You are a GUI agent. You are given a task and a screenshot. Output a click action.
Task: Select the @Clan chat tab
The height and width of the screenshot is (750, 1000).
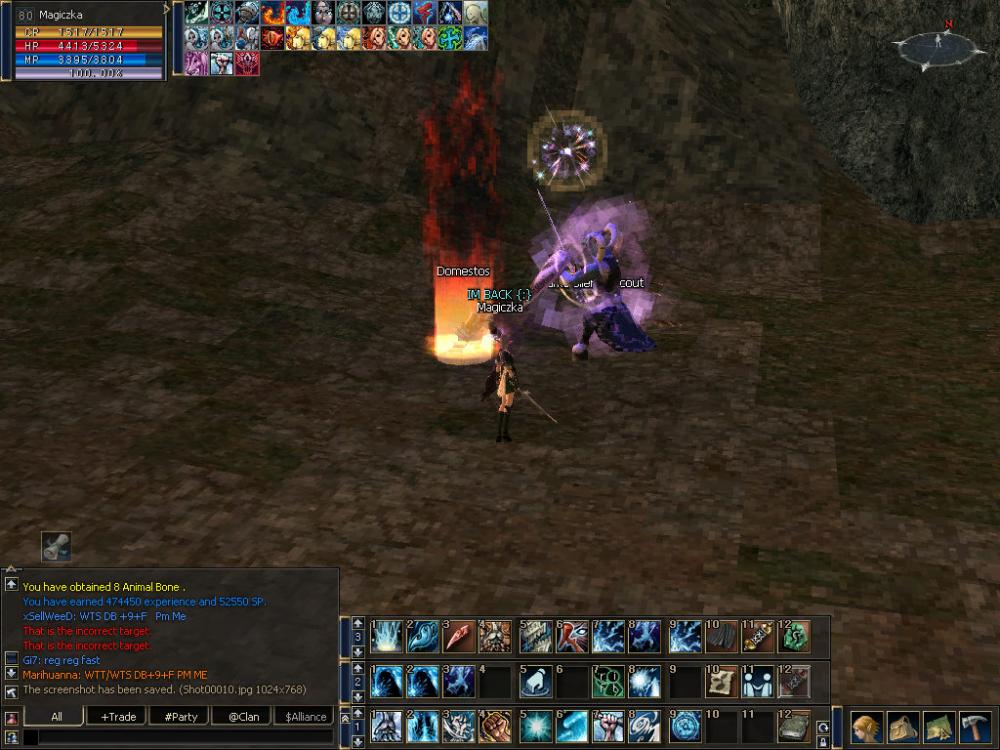pos(243,716)
